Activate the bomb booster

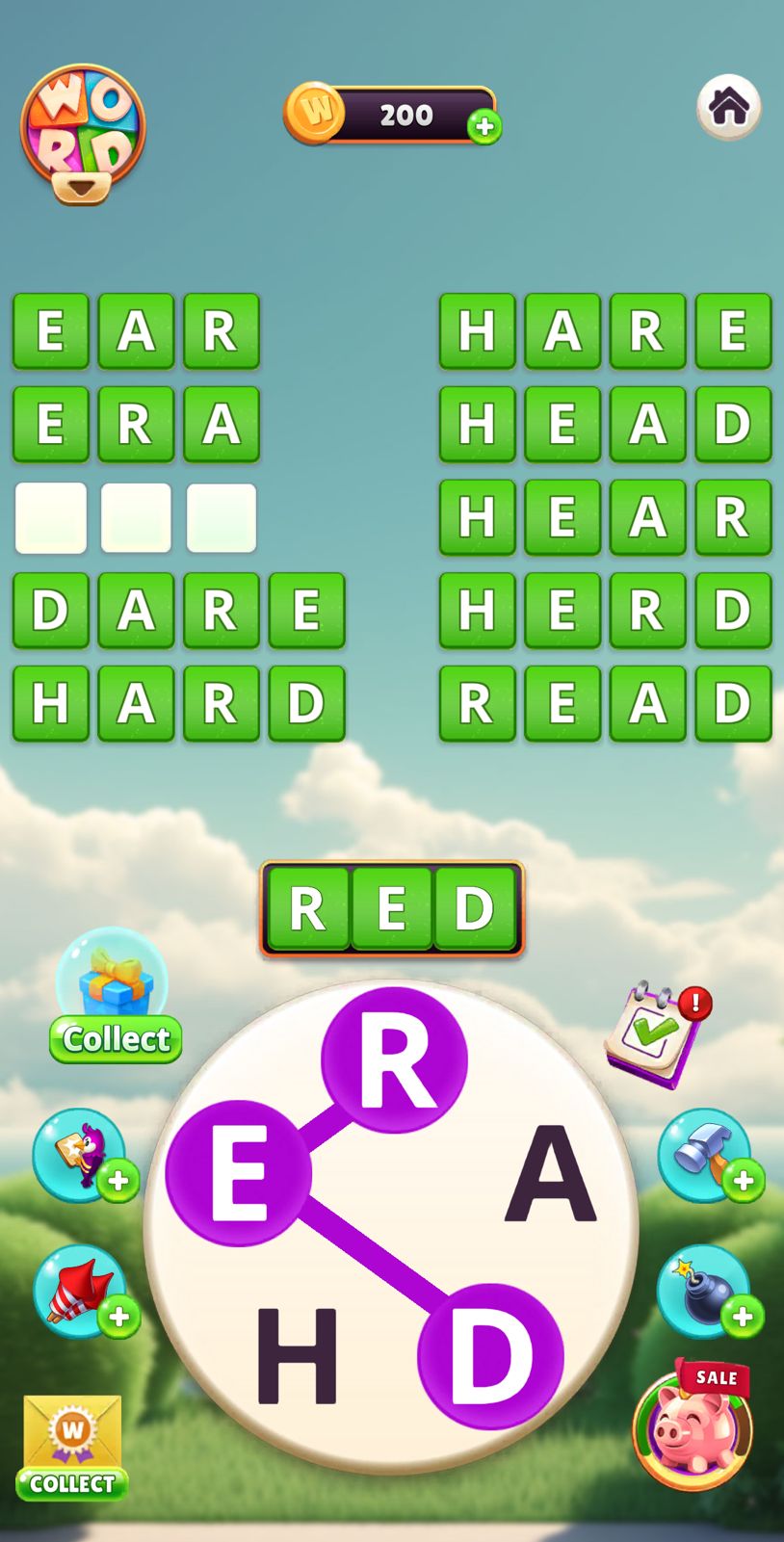(x=706, y=1292)
